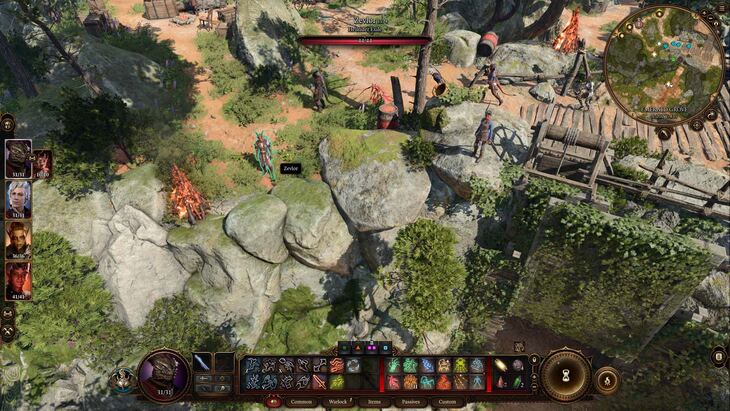730x411 pixels.
Task: Click the round button on the right screen edge
Action: [718, 356]
